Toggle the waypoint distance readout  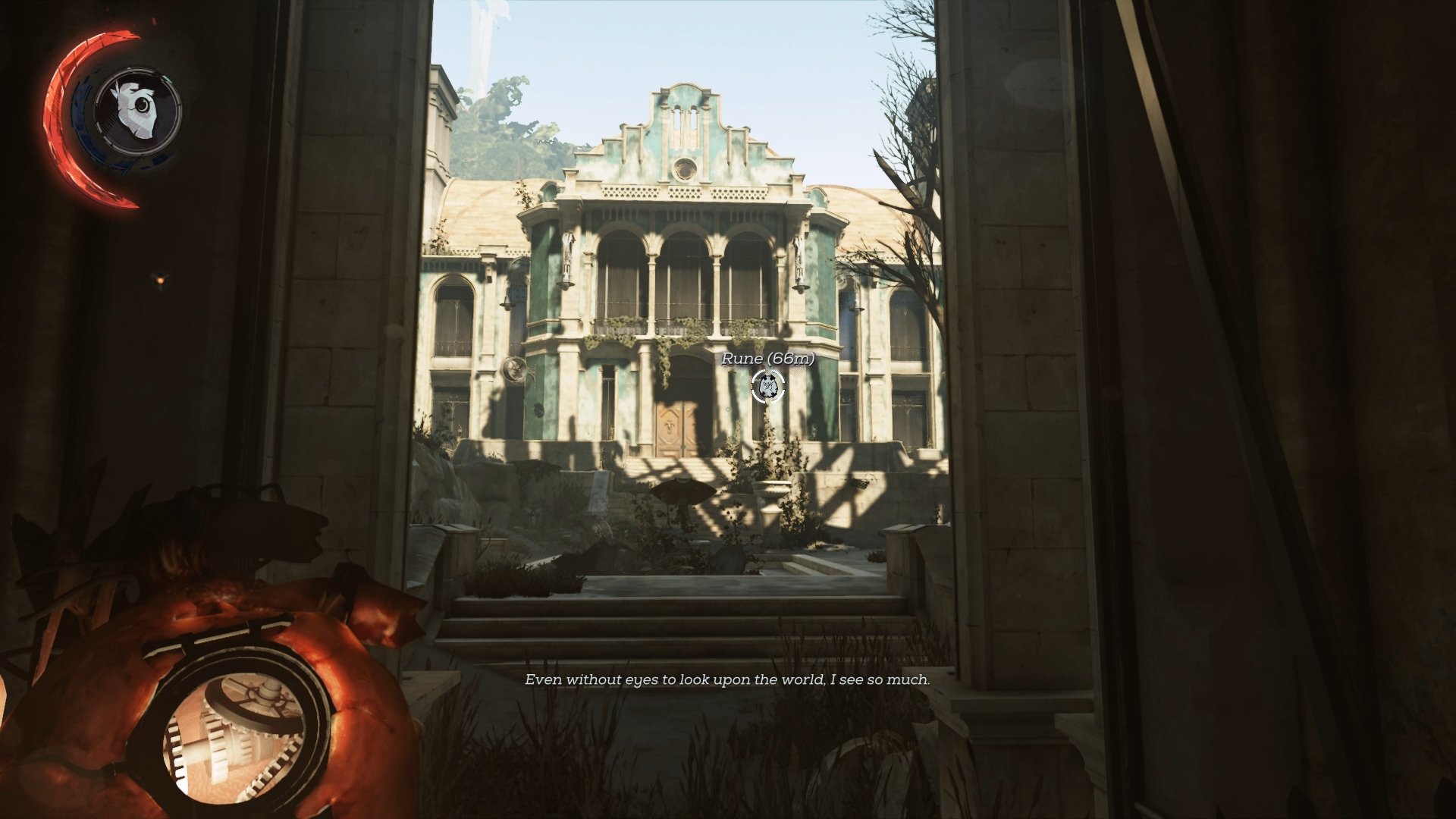pos(791,359)
